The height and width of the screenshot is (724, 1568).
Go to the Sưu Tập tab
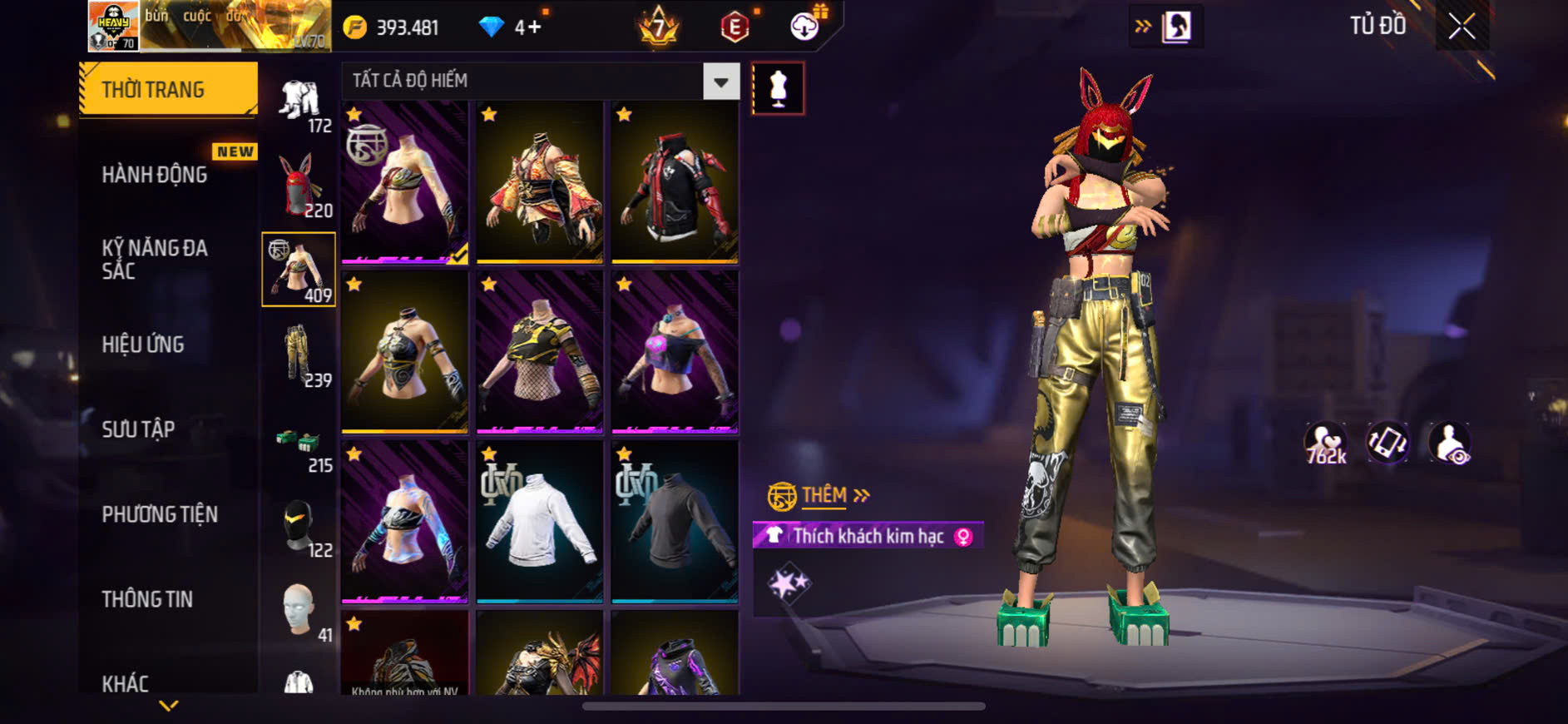pyautogui.click(x=138, y=429)
